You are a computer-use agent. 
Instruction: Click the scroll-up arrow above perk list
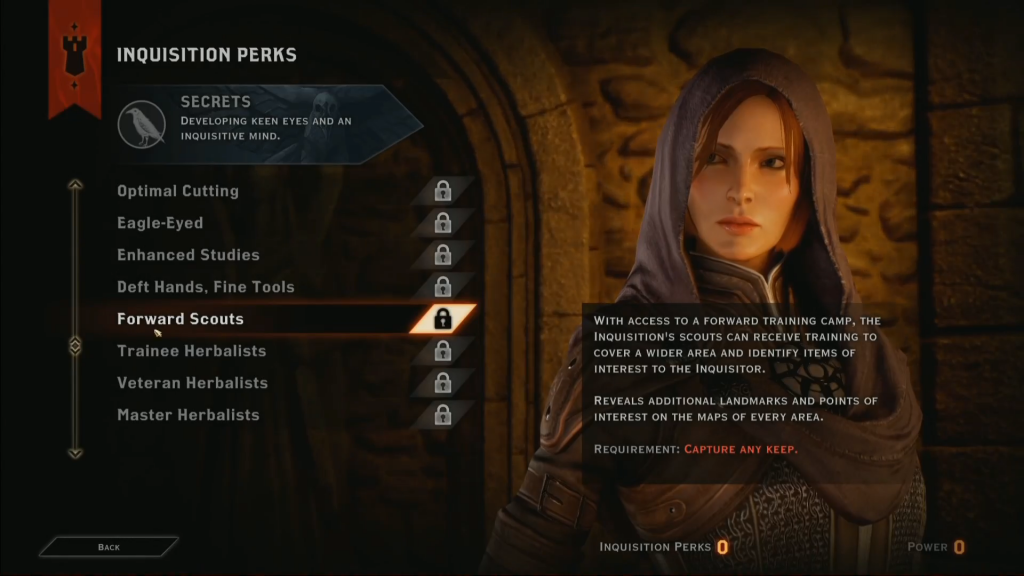point(75,185)
